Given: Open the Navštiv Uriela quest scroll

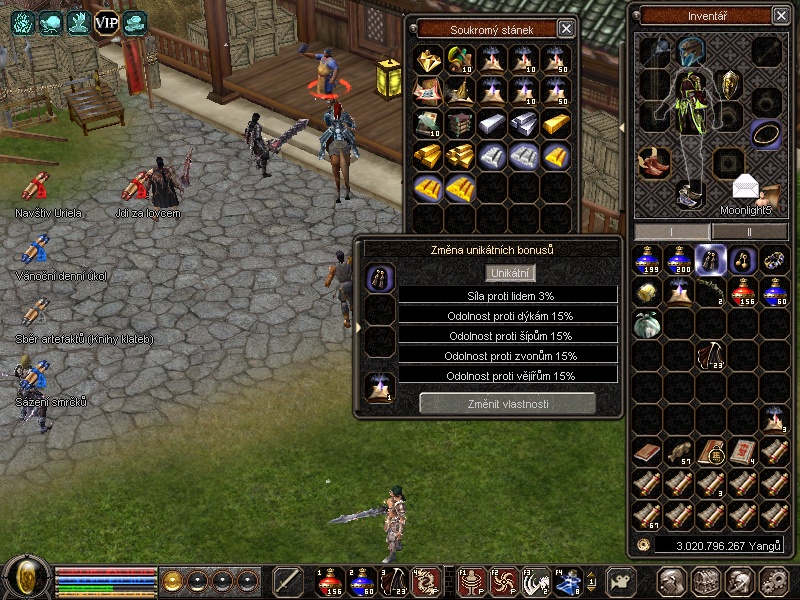Looking at the screenshot, I should [36, 188].
